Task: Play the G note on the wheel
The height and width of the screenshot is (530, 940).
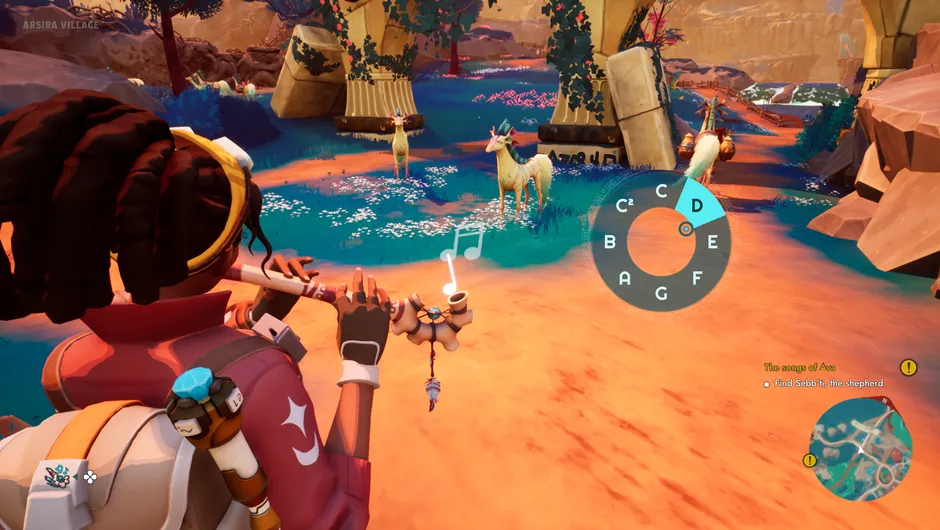Action: pyautogui.click(x=661, y=293)
